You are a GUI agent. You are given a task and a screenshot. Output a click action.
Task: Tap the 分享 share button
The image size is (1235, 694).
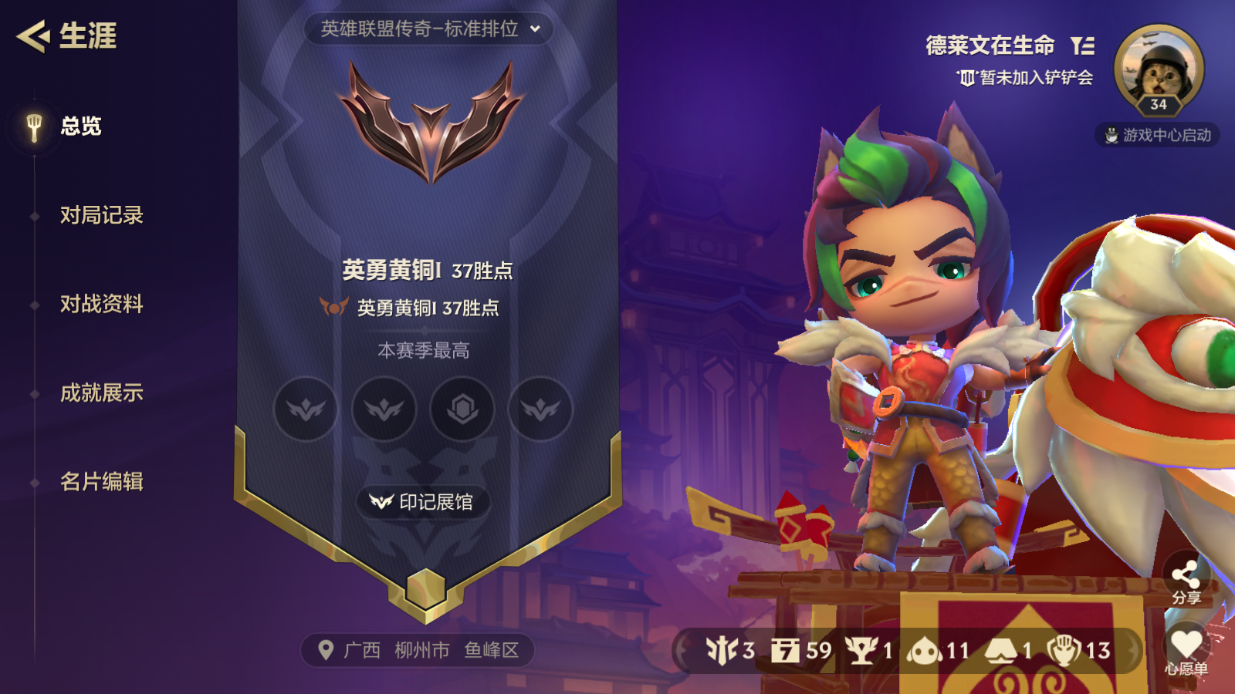tap(1186, 581)
